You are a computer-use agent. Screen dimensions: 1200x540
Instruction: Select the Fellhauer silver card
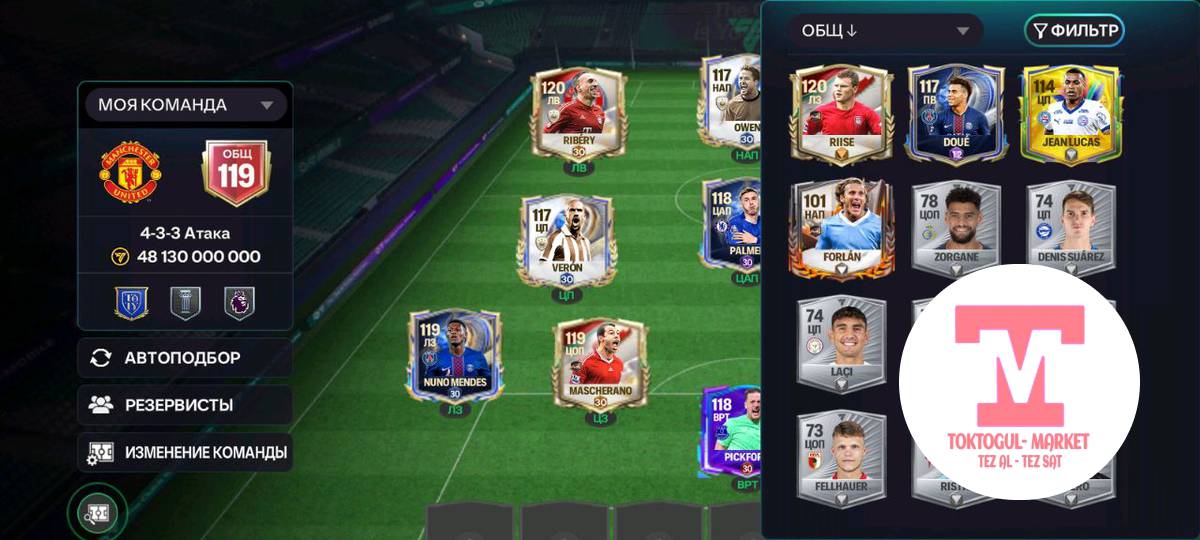841,456
